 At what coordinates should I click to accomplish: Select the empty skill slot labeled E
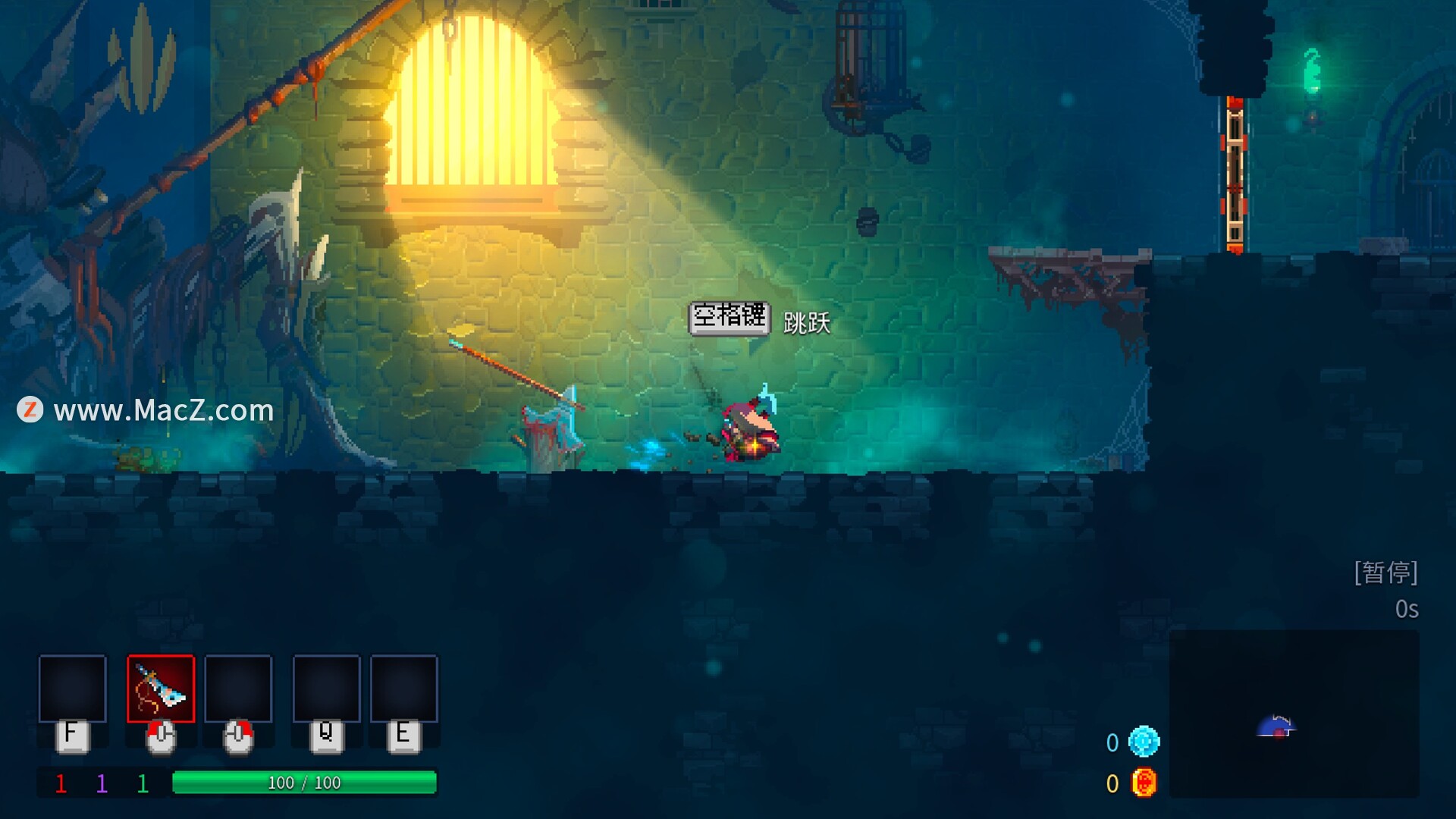pyautogui.click(x=403, y=689)
